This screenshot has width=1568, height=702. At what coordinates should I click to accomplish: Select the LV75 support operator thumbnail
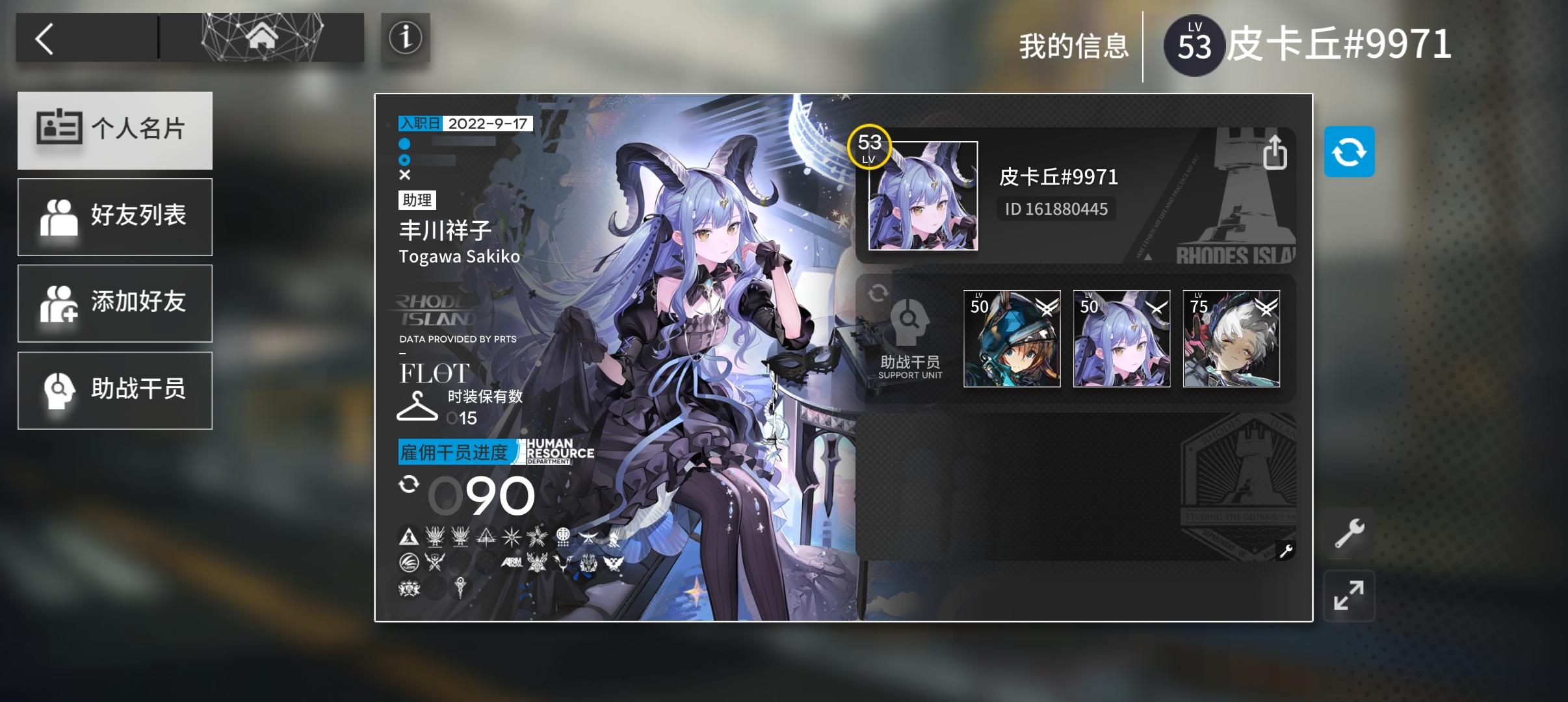1232,337
